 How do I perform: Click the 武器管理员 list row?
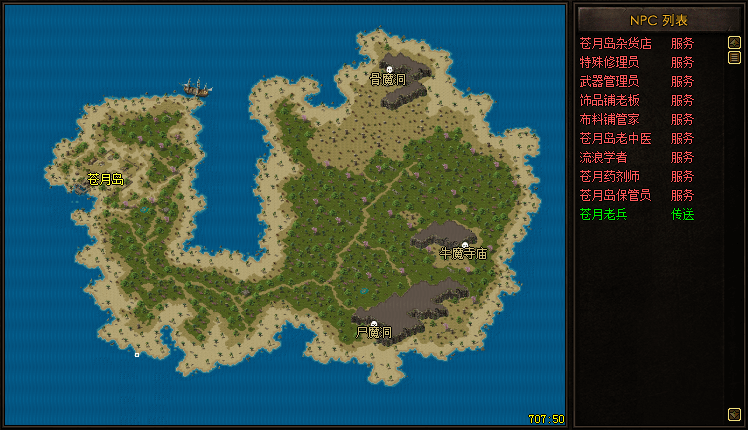pyautogui.click(x=609, y=81)
